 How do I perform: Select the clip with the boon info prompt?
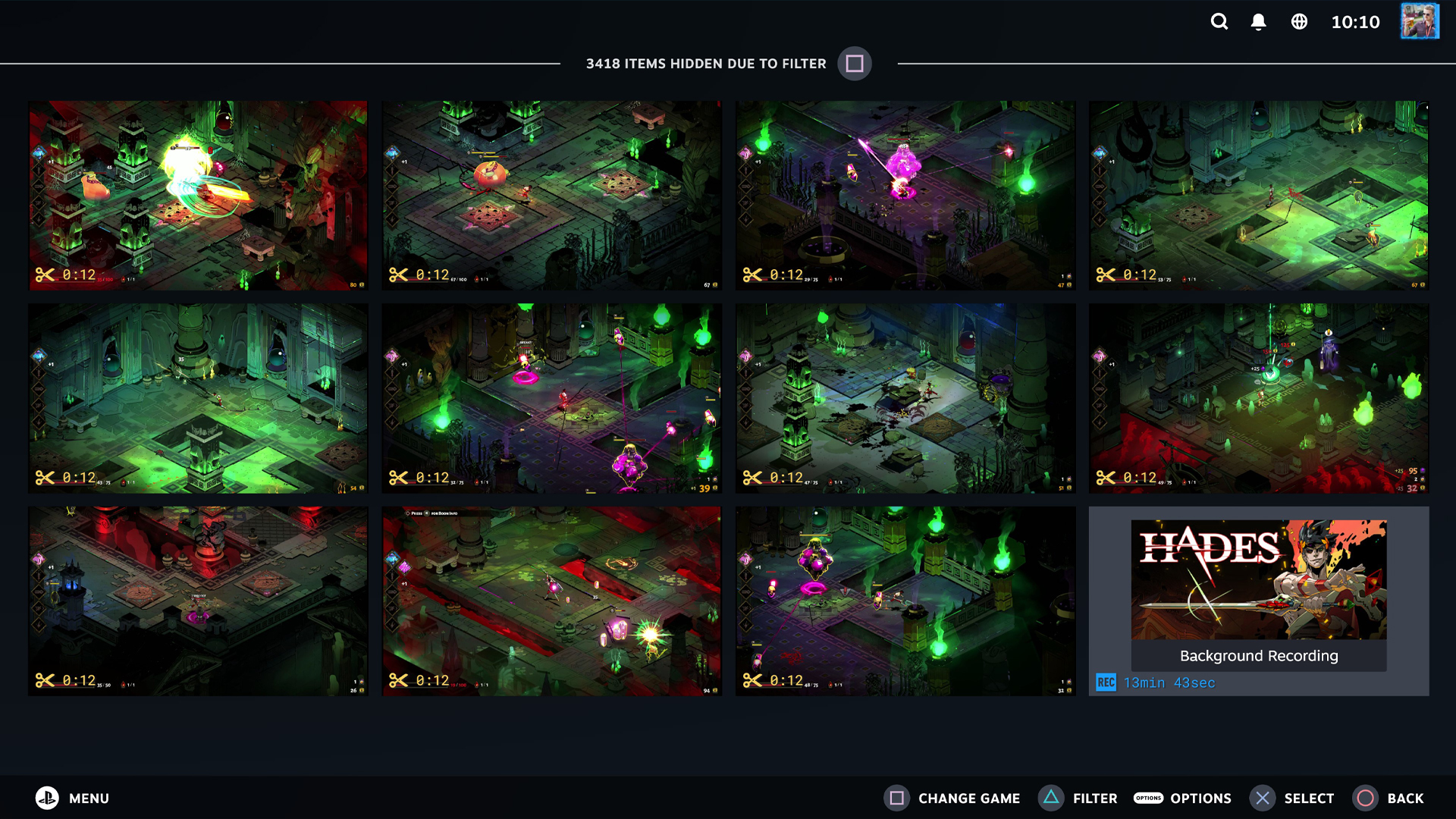[551, 601]
